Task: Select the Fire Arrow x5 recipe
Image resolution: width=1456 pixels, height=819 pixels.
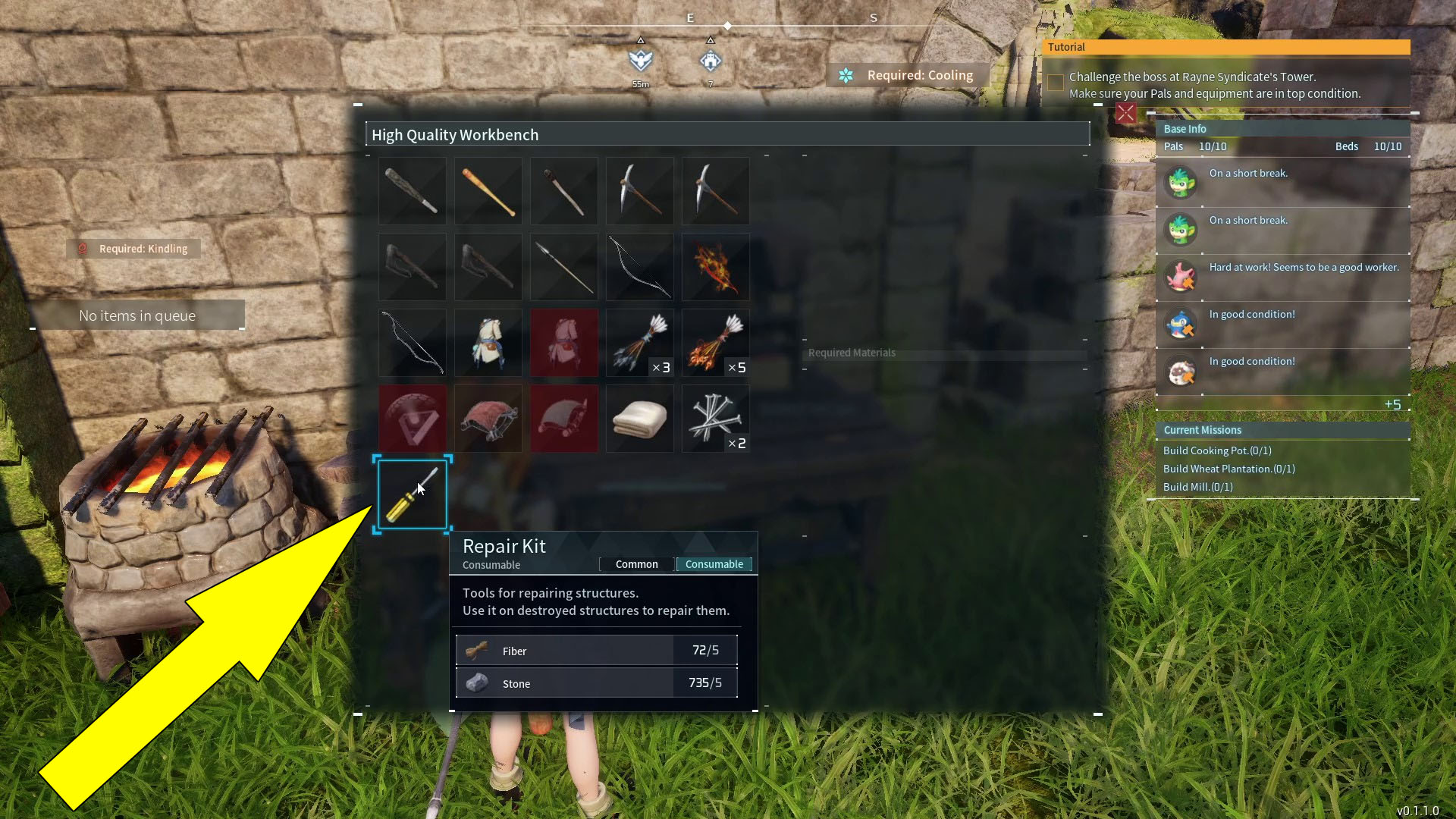Action: [715, 343]
